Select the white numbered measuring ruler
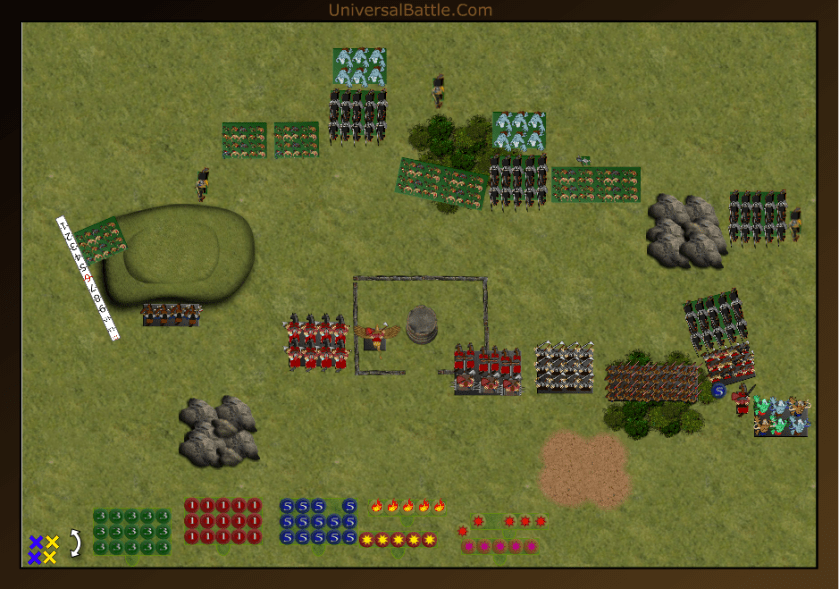Screen dimensions: 839x589 [87, 277]
